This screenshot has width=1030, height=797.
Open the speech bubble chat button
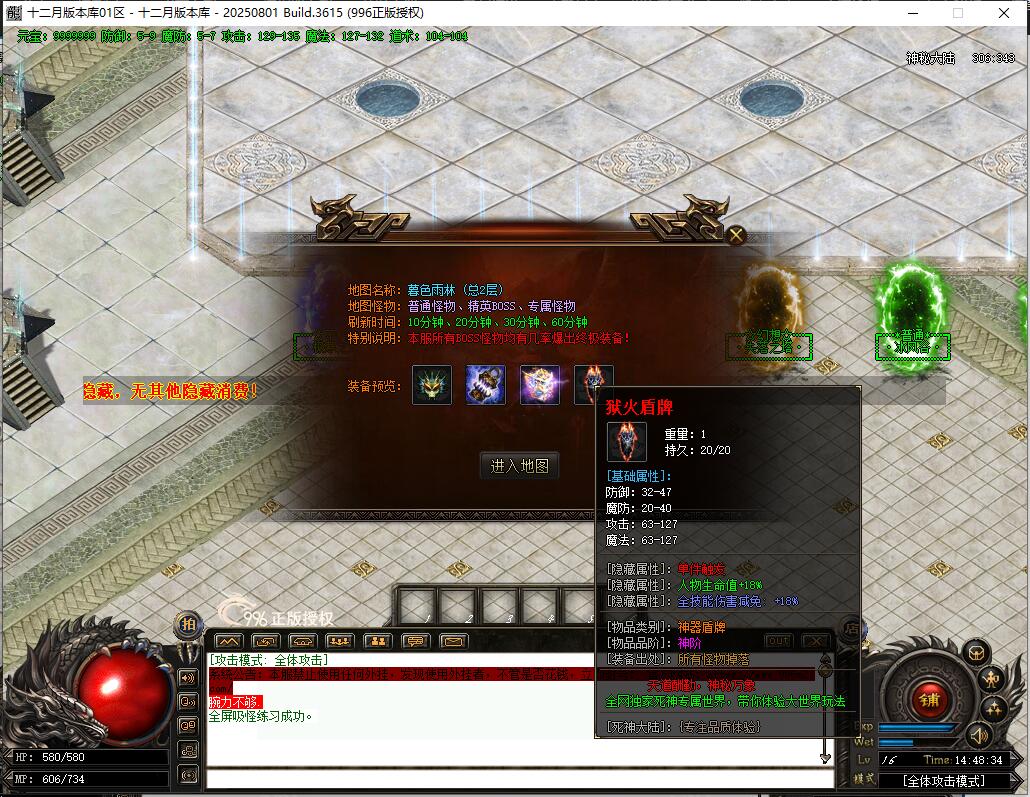tap(414, 641)
